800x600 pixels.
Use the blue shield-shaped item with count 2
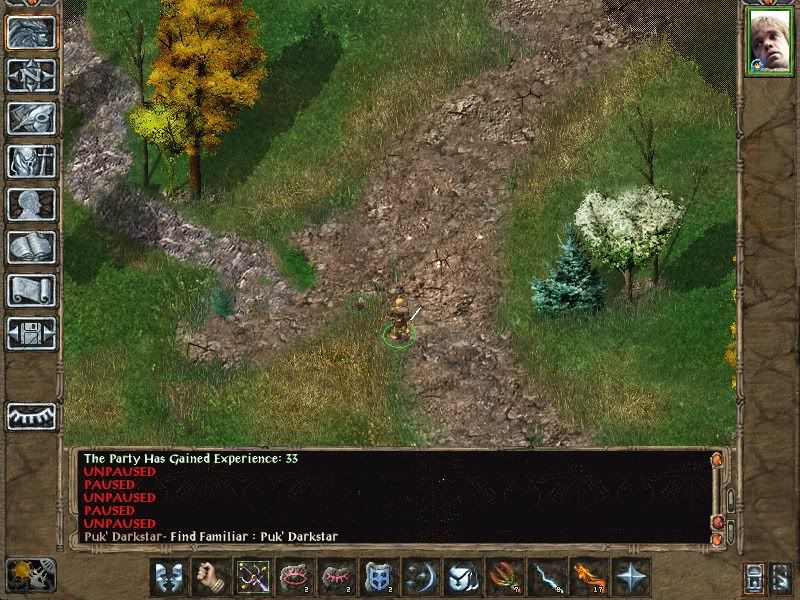pos(379,577)
